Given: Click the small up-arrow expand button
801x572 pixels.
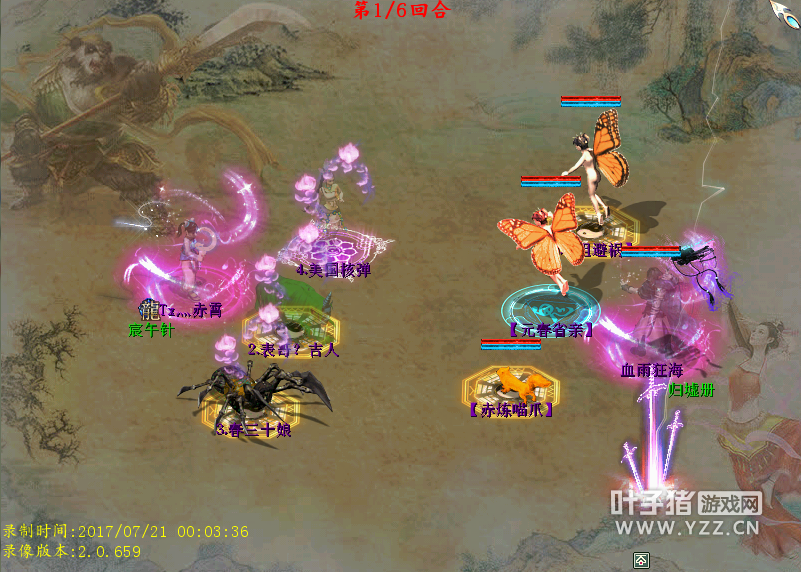Looking at the screenshot, I should click(x=640, y=560).
